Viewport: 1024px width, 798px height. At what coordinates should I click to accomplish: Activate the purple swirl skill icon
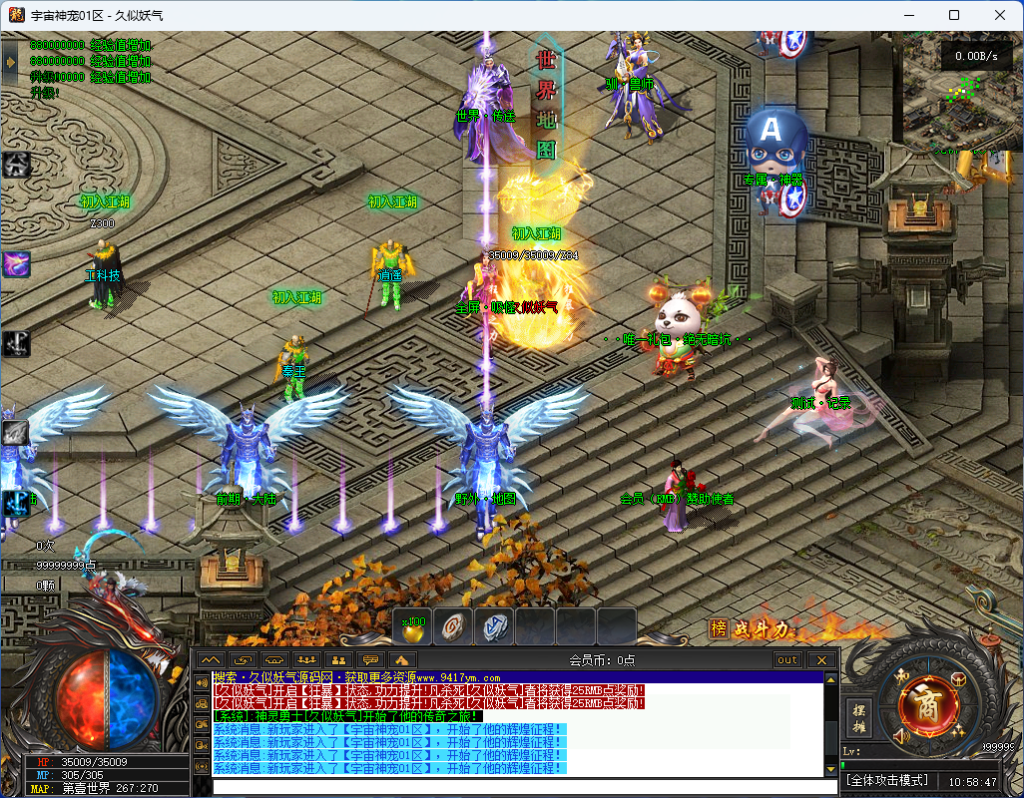click(16, 264)
